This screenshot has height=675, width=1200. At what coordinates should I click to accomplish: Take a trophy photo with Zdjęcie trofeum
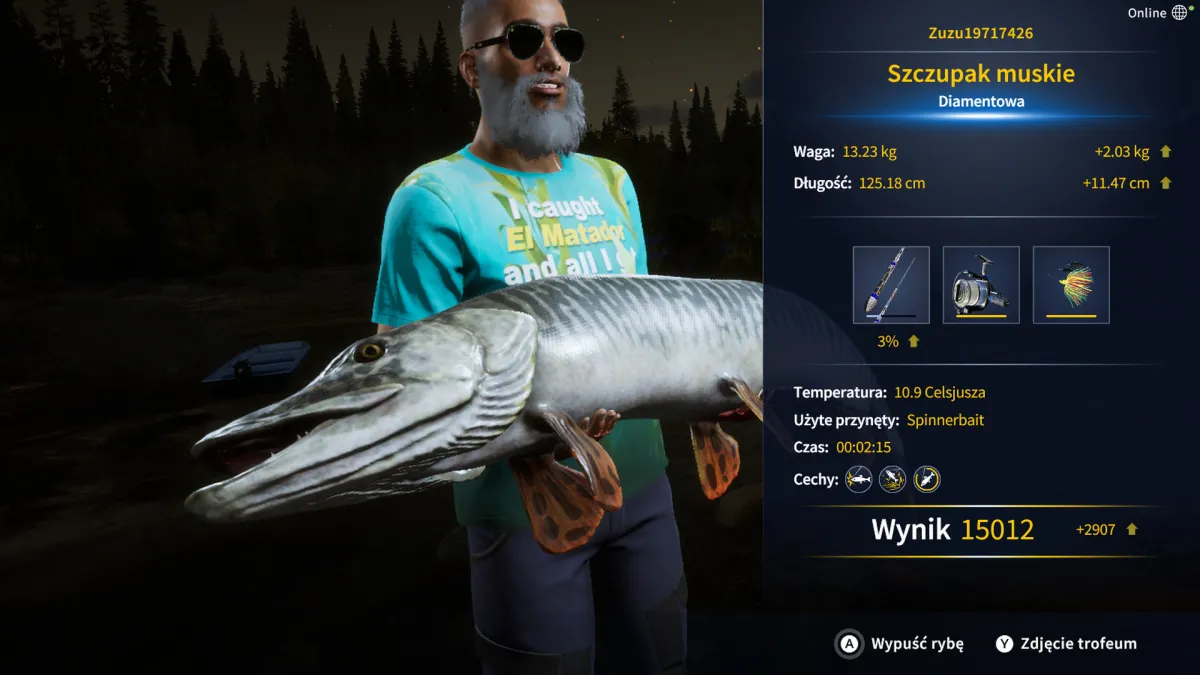pyautogui.click(x=1066, y=644)
